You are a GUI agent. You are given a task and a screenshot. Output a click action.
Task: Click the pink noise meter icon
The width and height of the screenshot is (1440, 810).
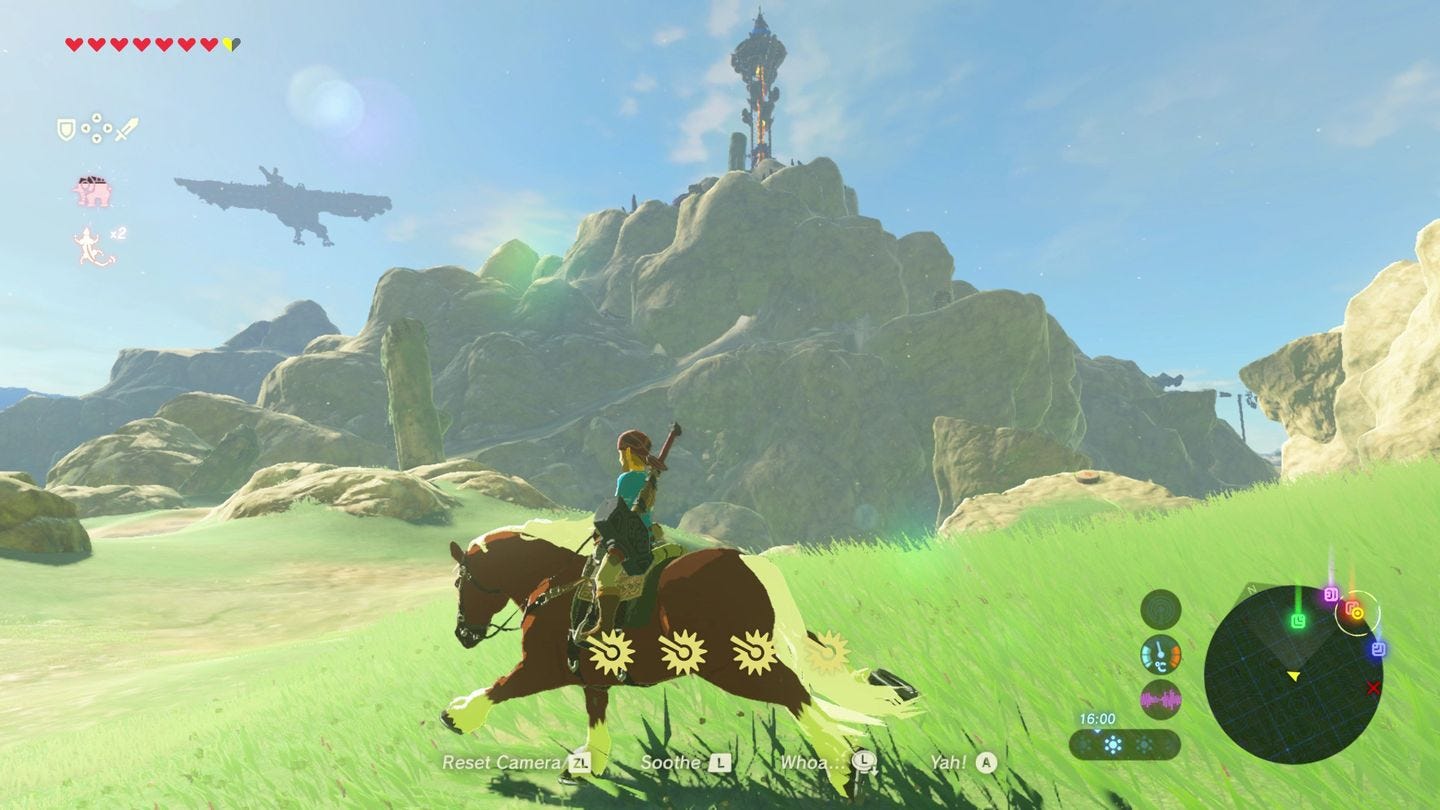coord(1161,699)
